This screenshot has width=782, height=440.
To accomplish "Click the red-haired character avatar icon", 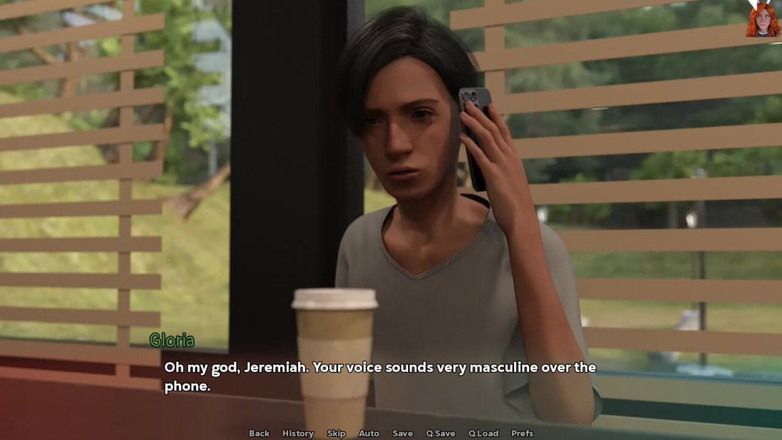I will click(x=762, y=19).
